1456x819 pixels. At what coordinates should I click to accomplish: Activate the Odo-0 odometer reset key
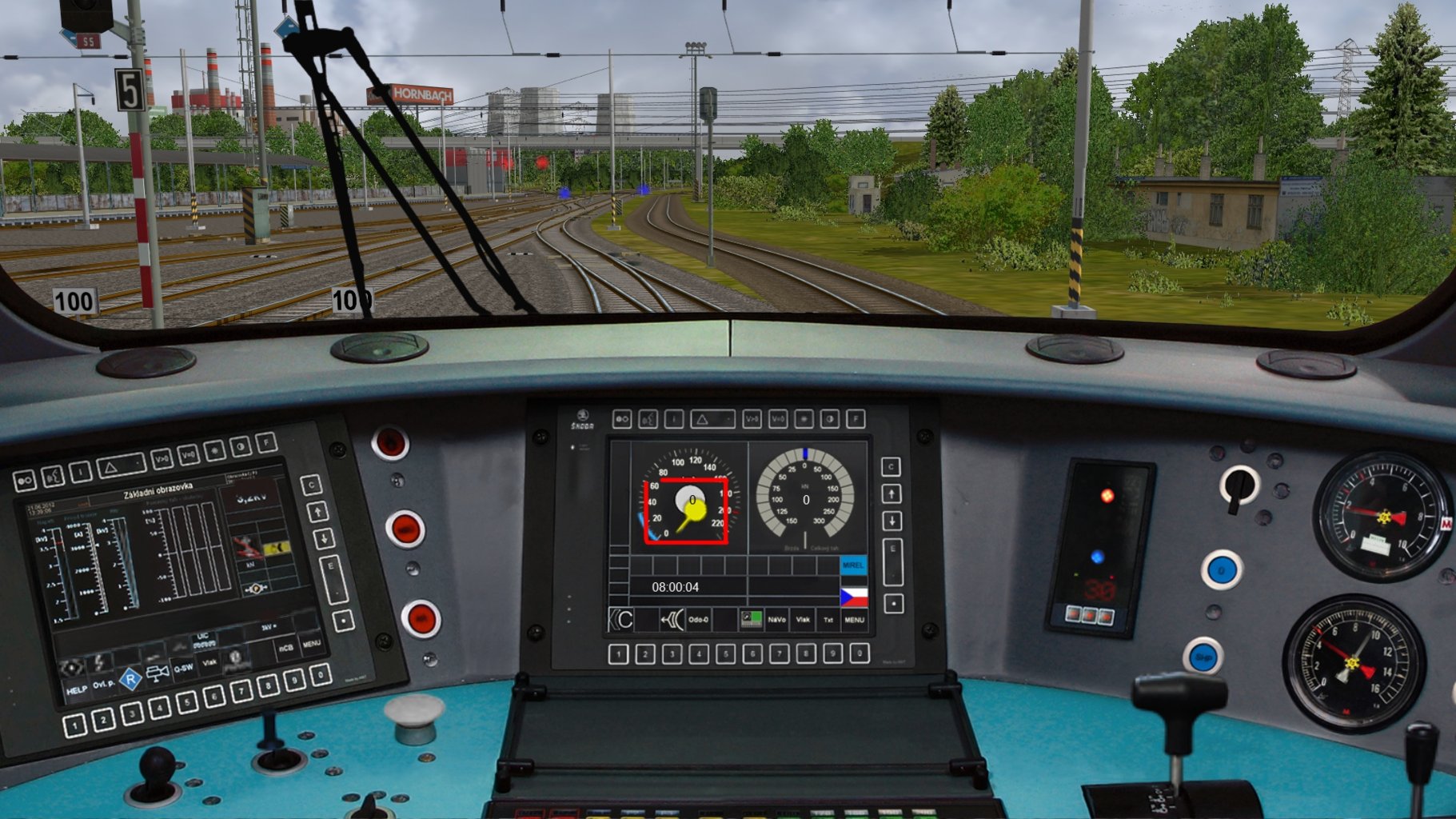(x=699, y=619)
